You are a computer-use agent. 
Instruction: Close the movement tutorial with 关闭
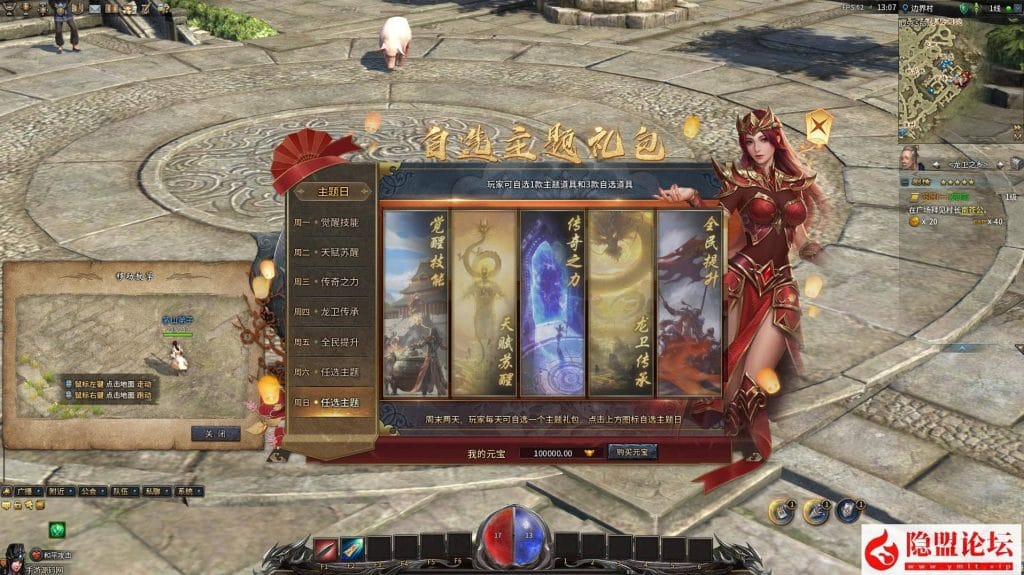[x=214, y=434]
